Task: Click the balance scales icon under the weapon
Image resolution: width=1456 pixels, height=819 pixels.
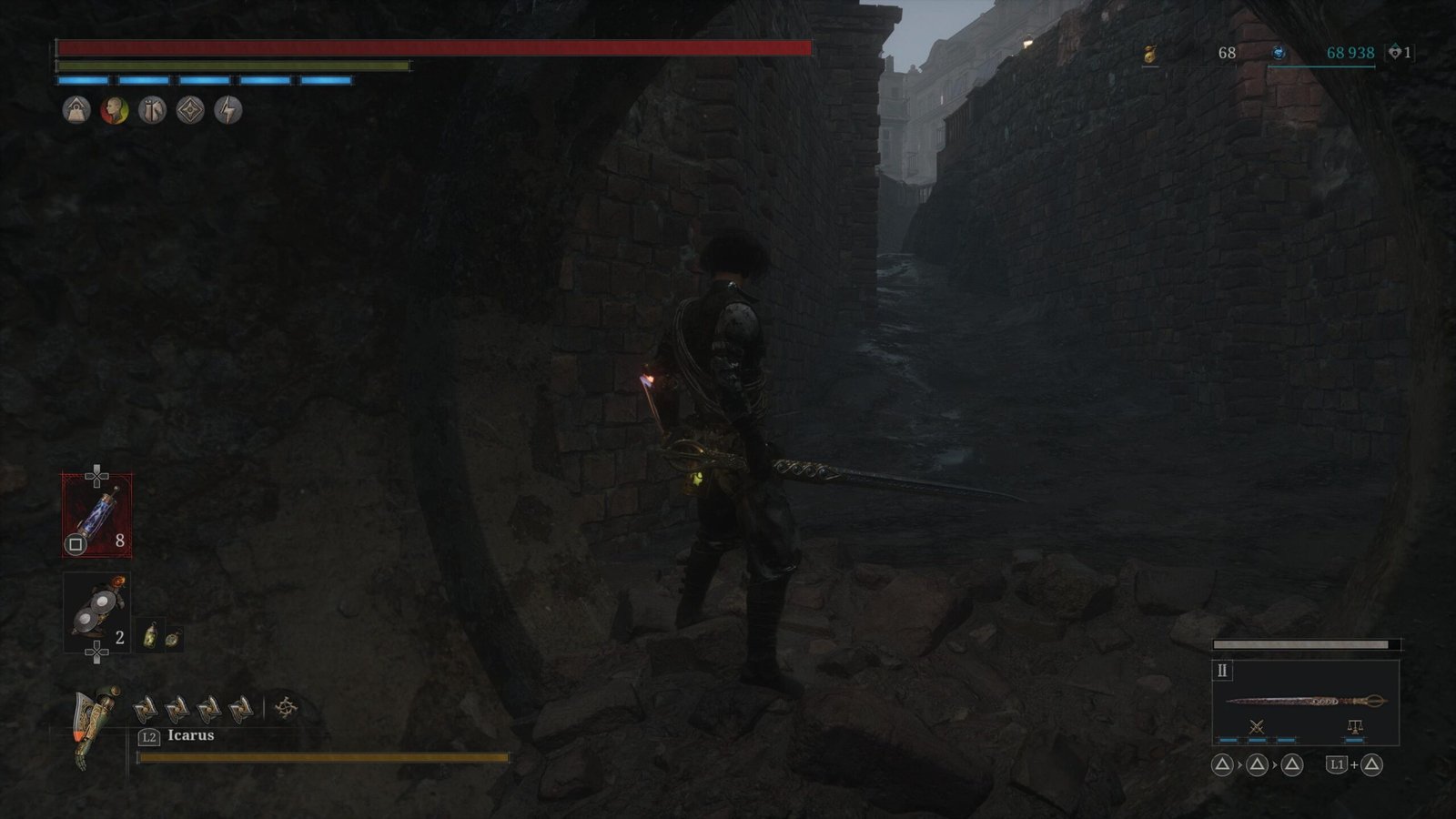Action: coord(1354,726)
